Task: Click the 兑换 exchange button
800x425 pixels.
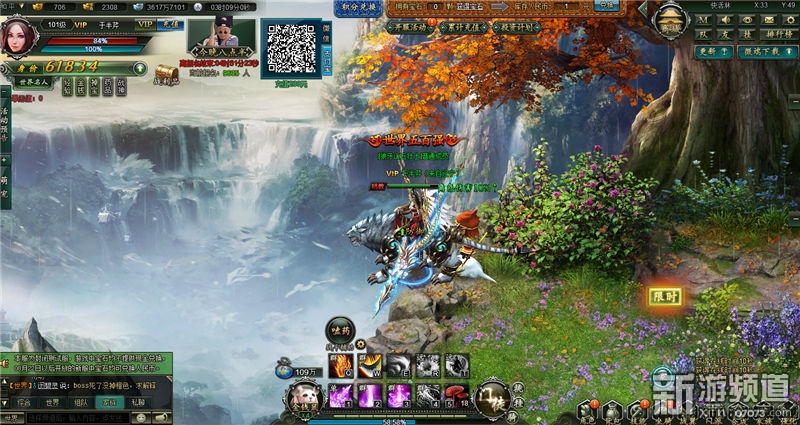Action: [x=603, y=6]
